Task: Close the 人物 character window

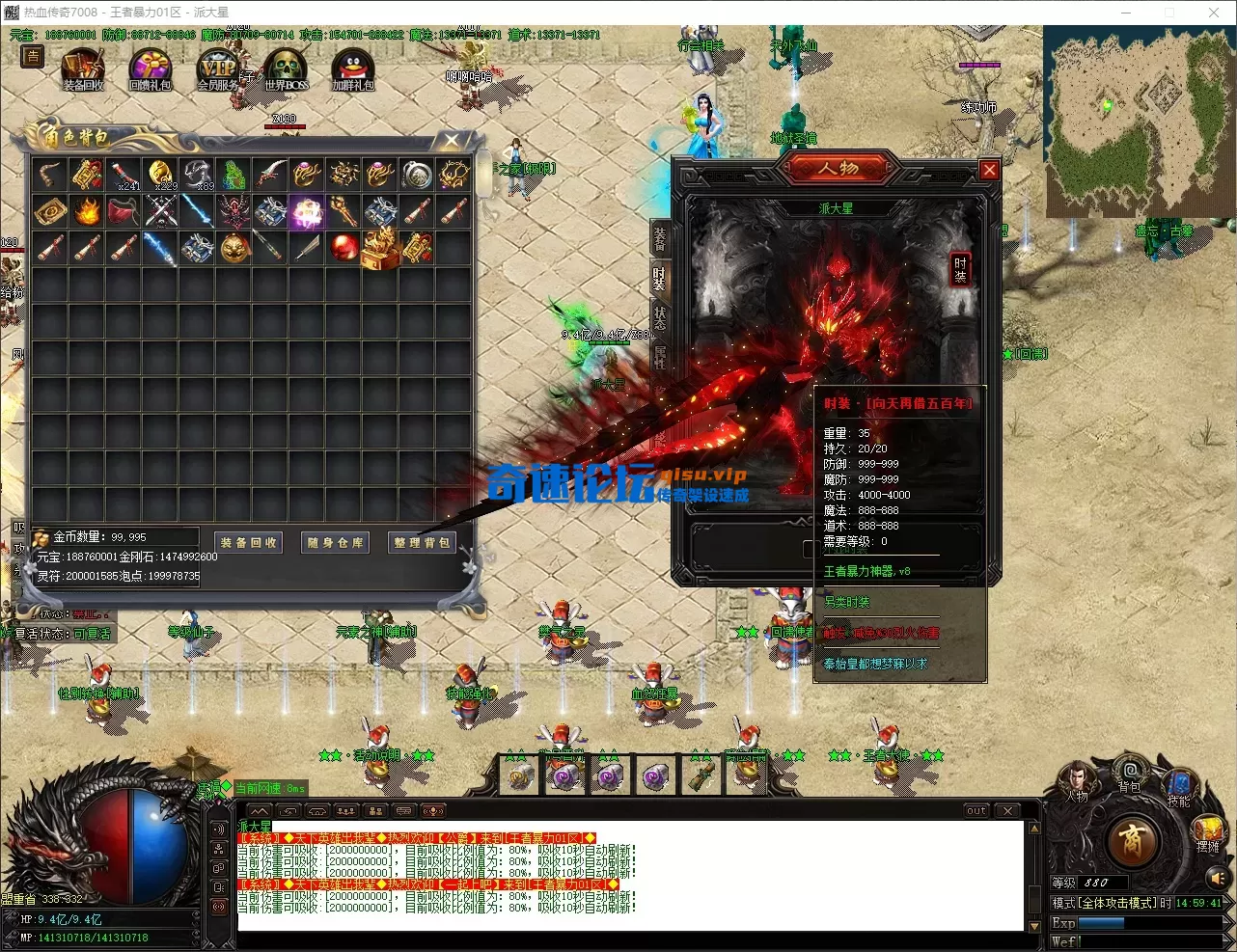Action: tap(989, 170)
